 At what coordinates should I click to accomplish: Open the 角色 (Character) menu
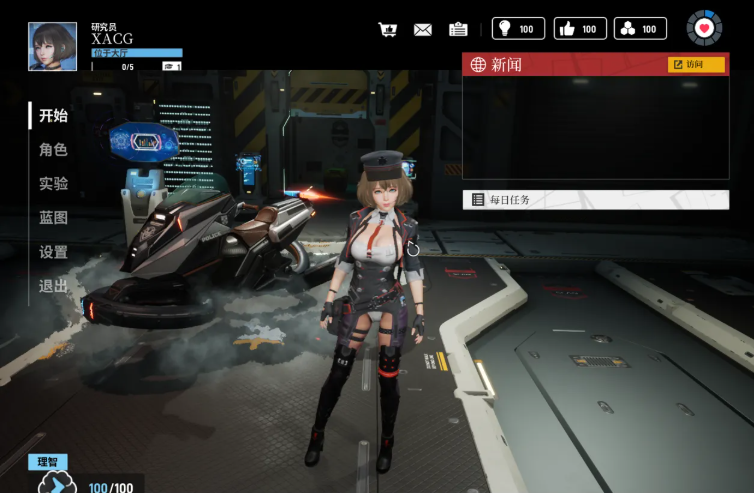coord(53,150)
